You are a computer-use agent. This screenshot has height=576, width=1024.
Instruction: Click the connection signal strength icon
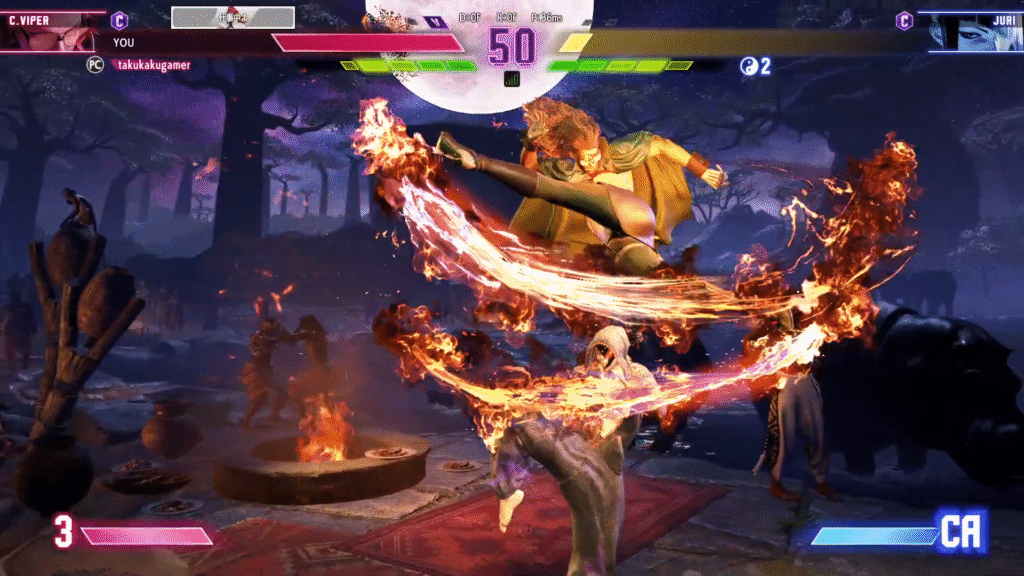(512, 79)
